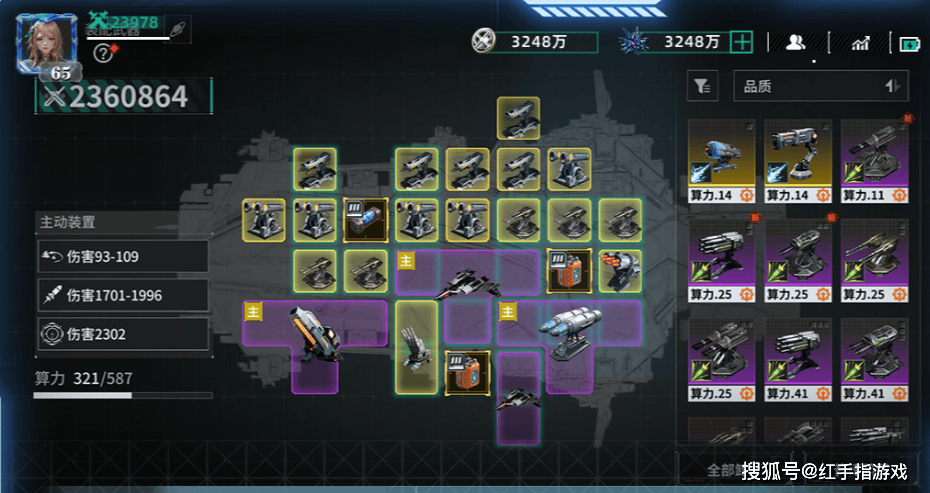The height and width of the screenshot is (493, 930).
Task: Select the 伤害1701-1996 active device row
Action: click(x=122, y=295)
